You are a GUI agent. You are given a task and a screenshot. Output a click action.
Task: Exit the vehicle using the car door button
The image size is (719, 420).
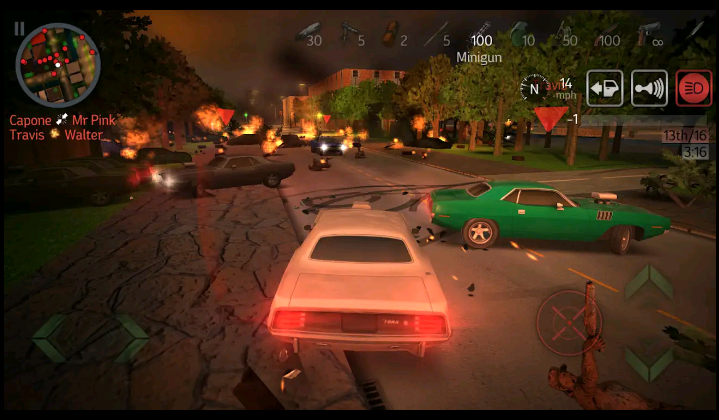605,88
